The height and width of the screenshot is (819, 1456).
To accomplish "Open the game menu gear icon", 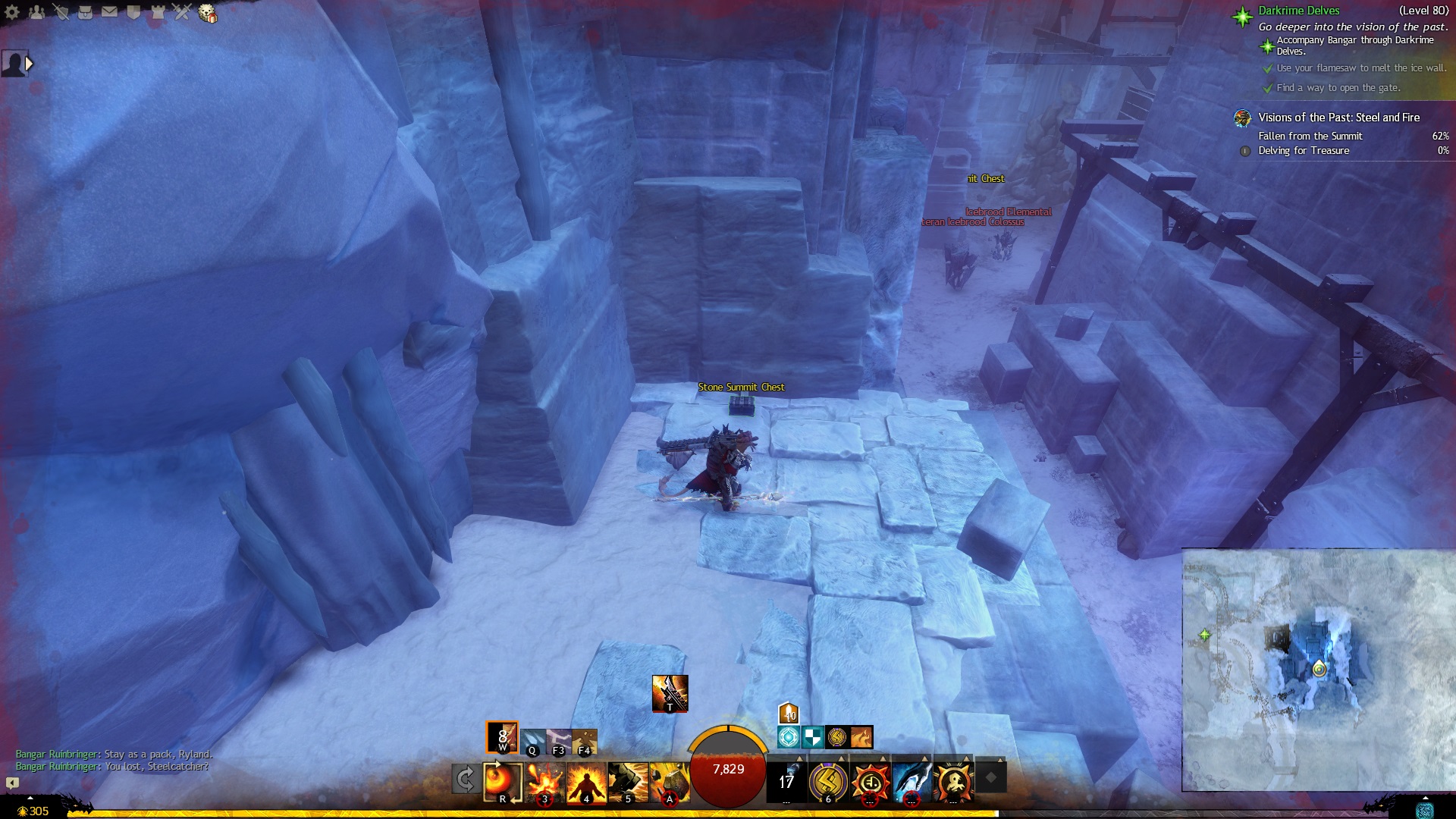I will [x=12, y=12].
